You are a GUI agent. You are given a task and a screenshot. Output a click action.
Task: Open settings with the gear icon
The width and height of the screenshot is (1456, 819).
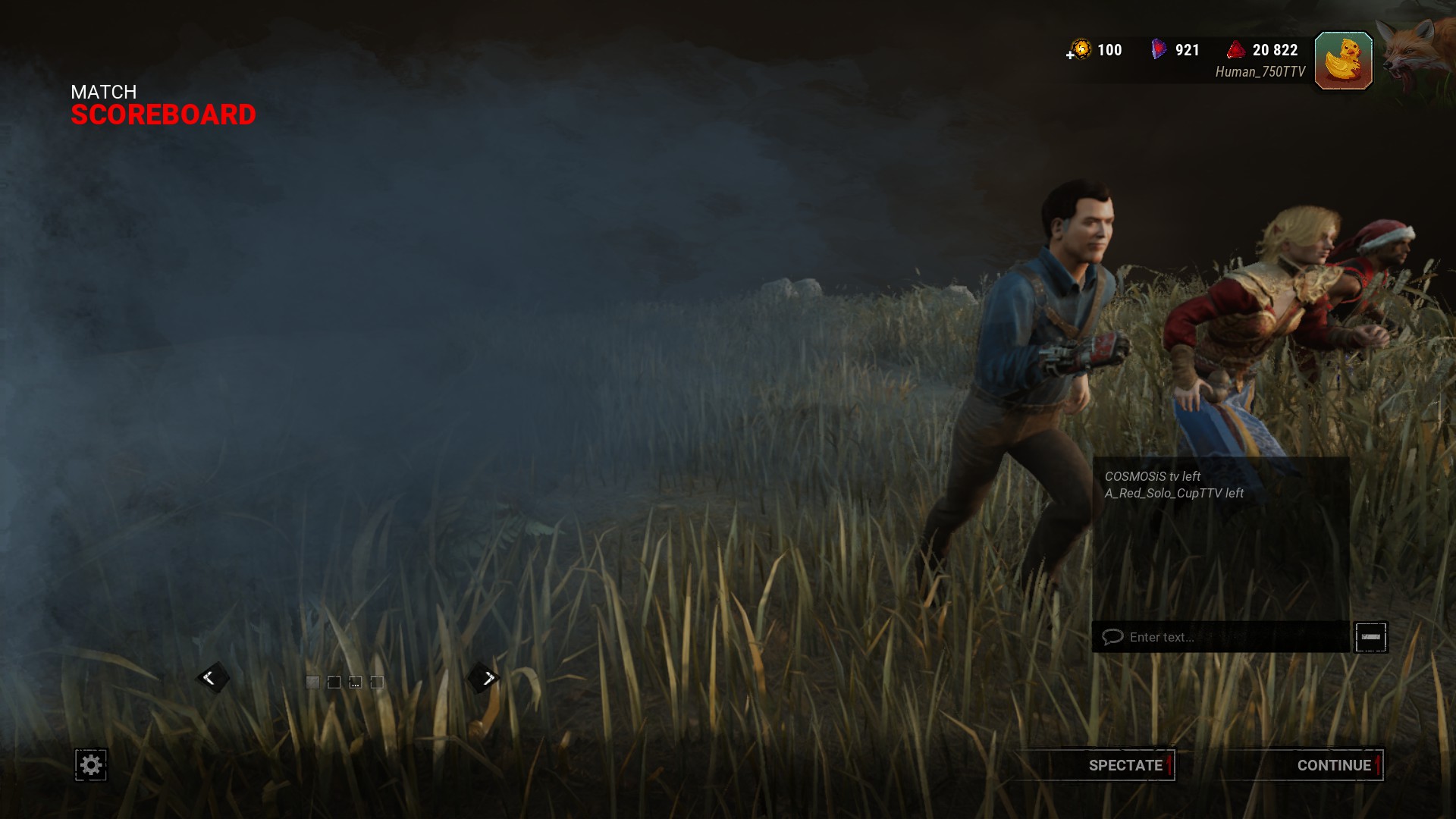91,764
